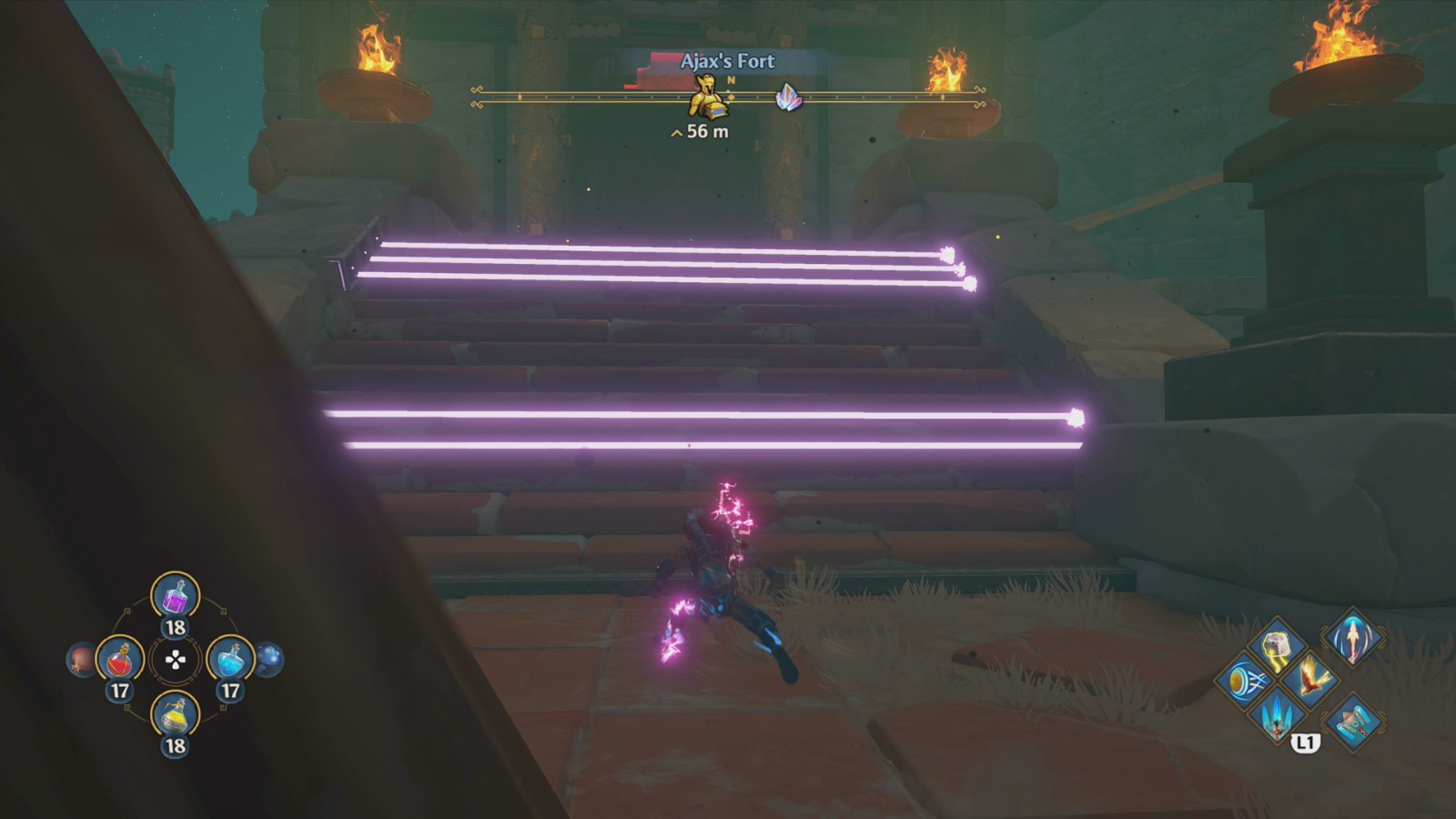This screenshot has height=819, width=1456.
Task: Click the pomegranate item beside the wheel
Action: pos(78,659)
